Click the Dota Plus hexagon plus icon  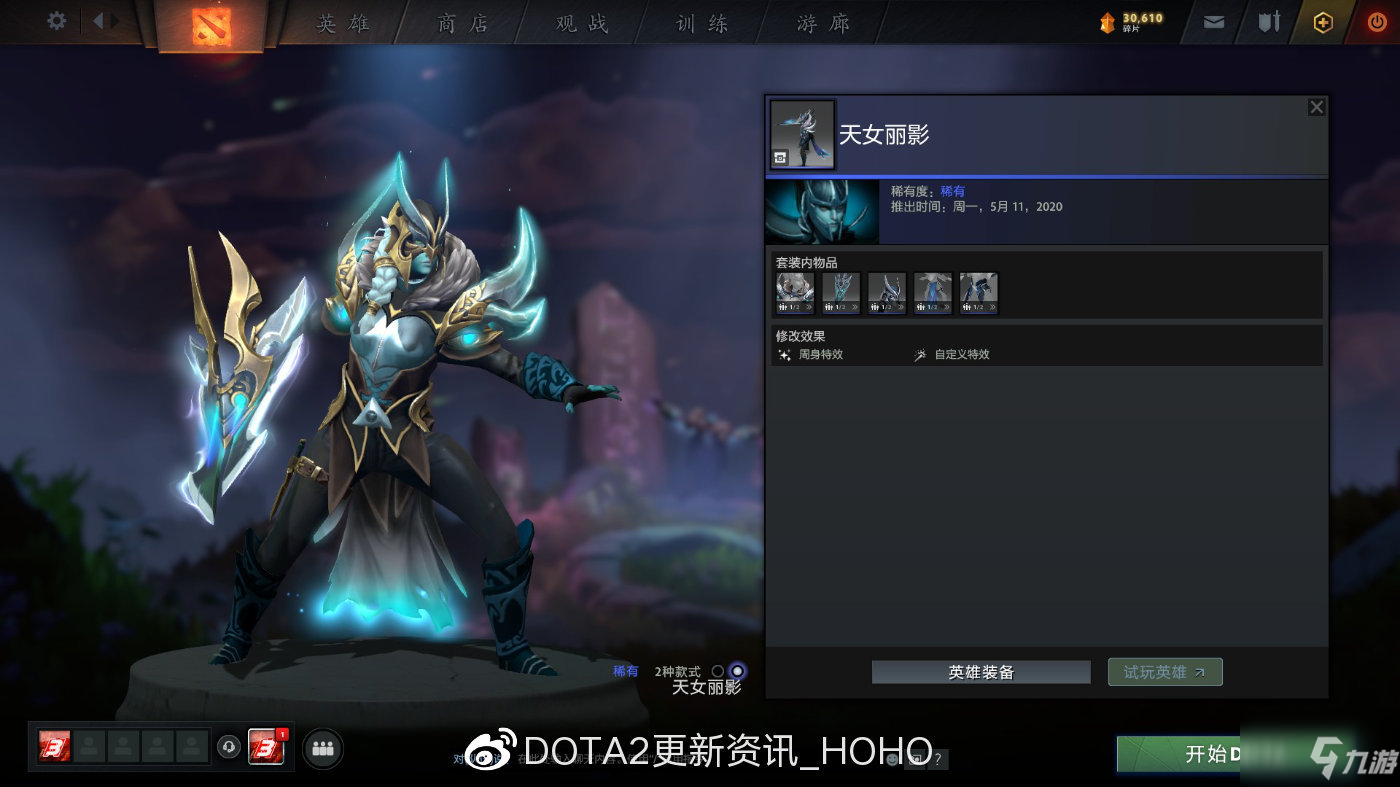coord(1322,21)
